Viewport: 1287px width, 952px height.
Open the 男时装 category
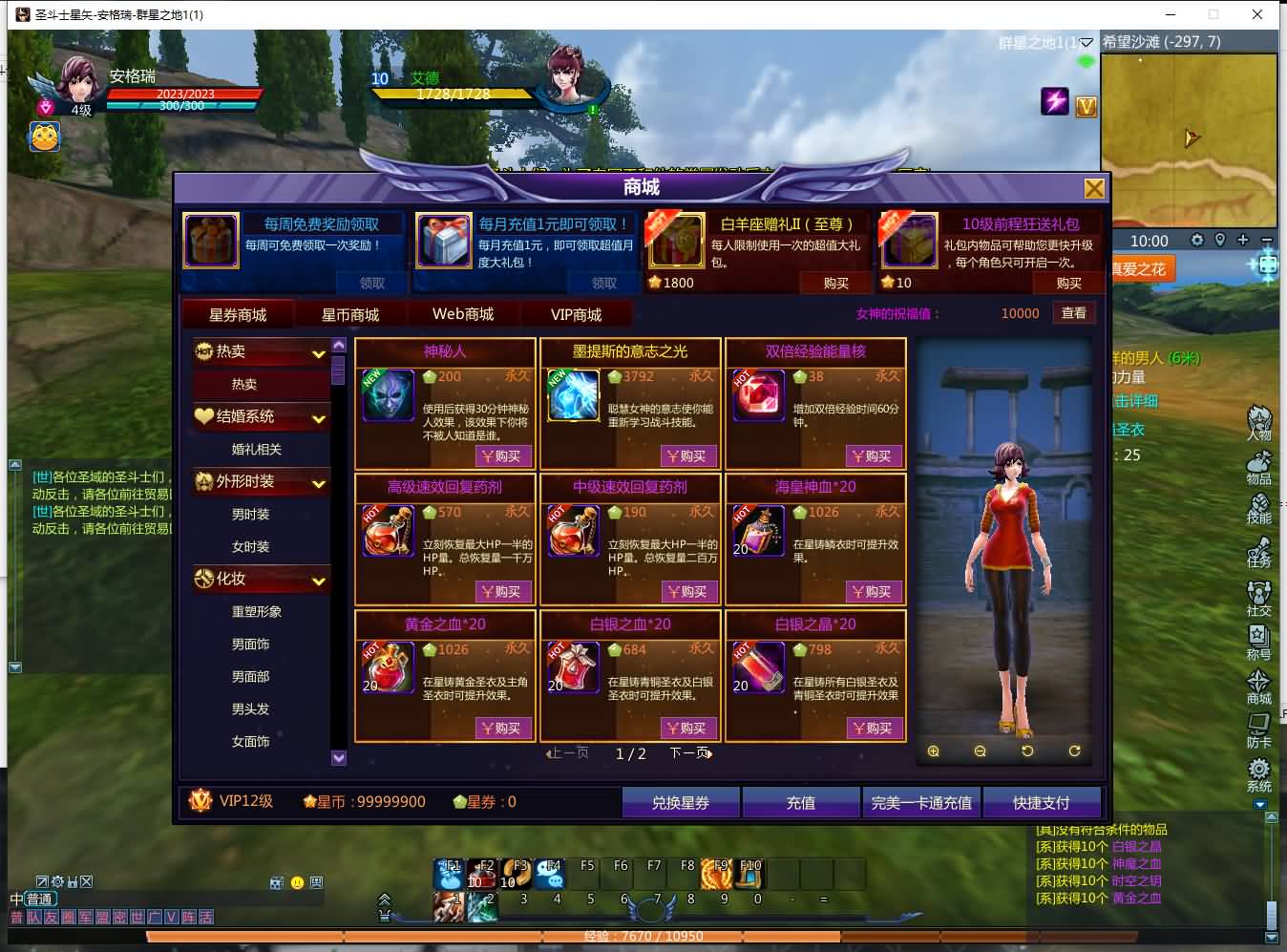point(251,514)
